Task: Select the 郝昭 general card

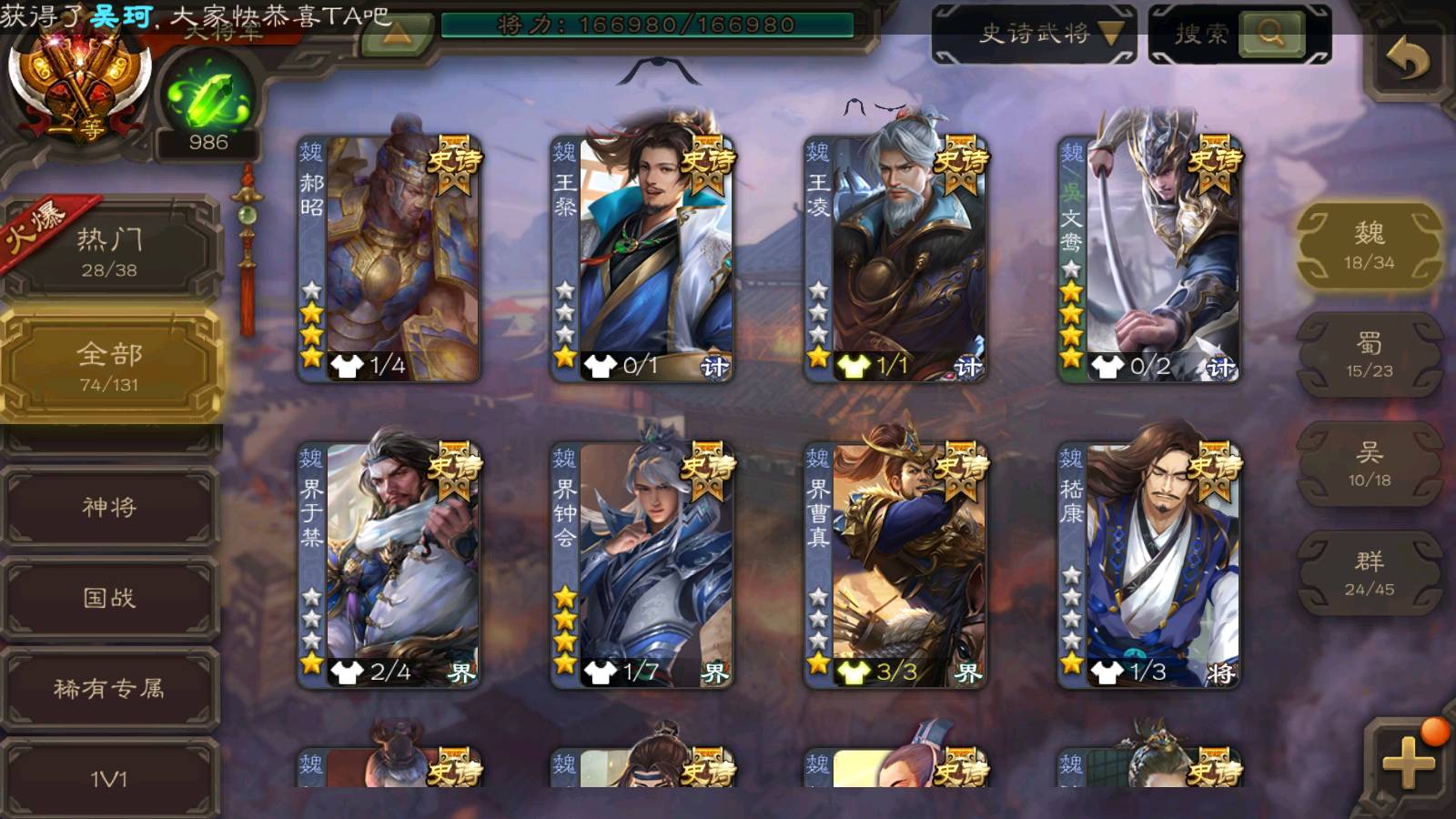Action: pyautogui.click(x=389, y=259)
